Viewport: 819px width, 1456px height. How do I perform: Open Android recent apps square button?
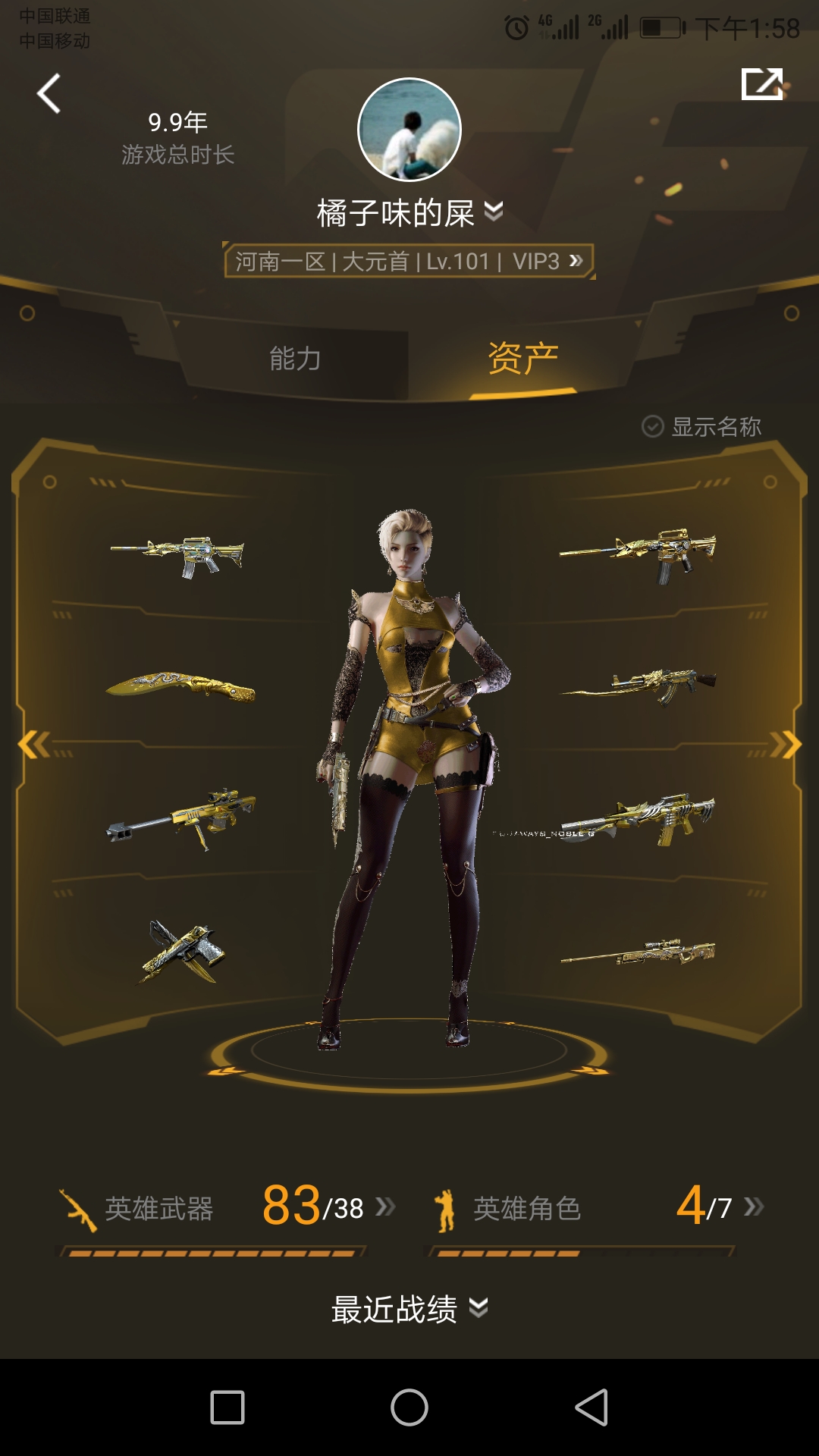coord(227,1407)
